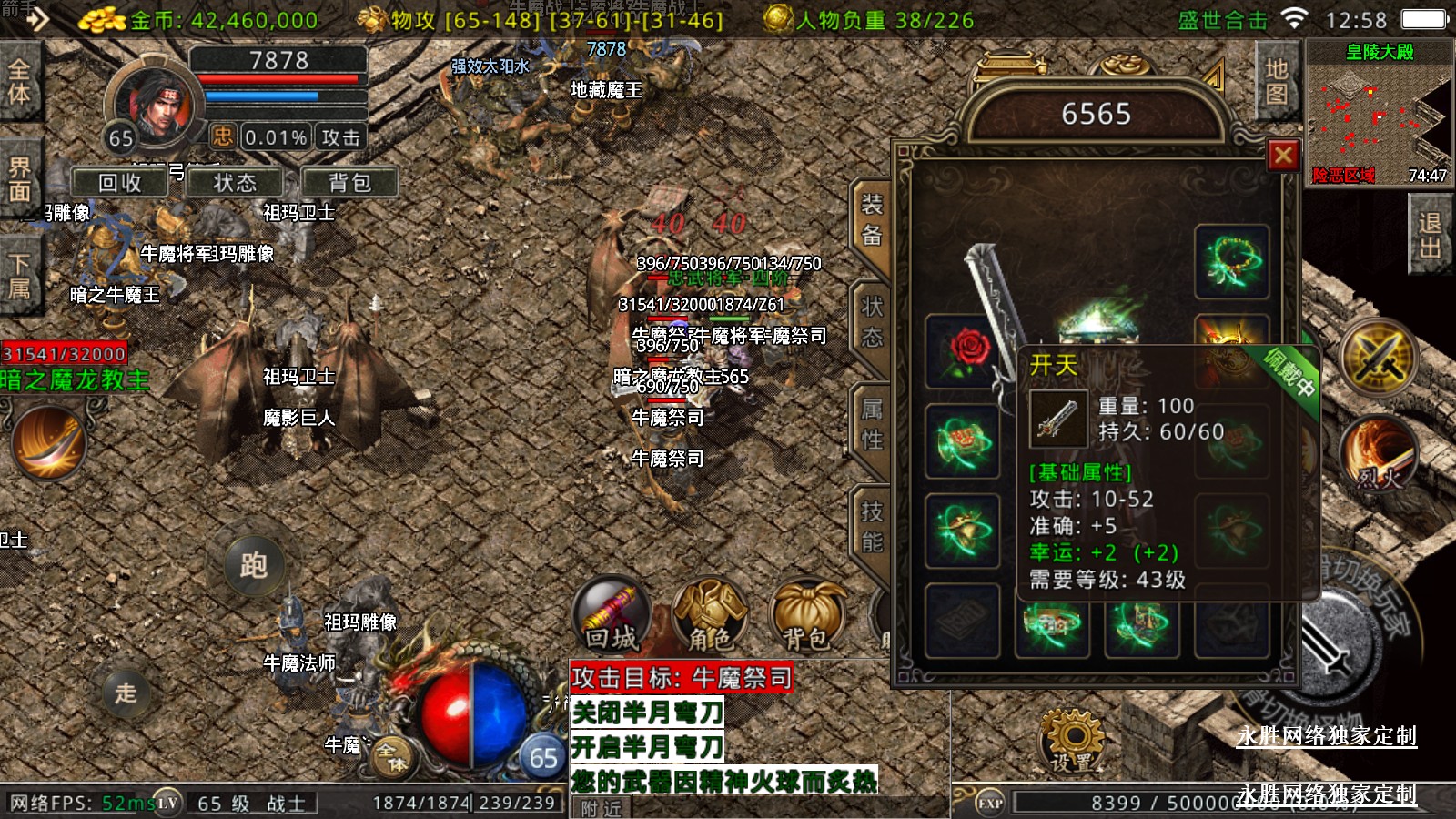Switch to the 属性 attributes tab
This screenshot has height=819, width=1456.
point(871,425)
